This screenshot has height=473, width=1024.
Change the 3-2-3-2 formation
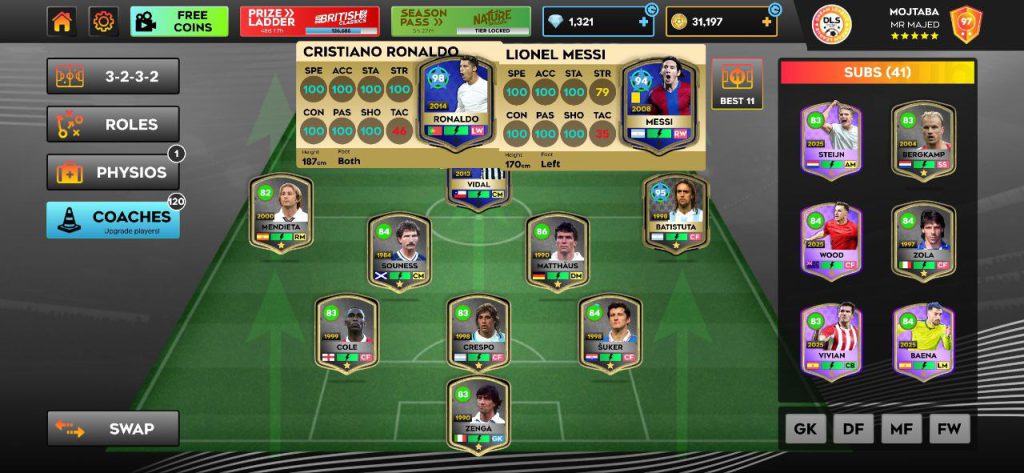point(113,76)
